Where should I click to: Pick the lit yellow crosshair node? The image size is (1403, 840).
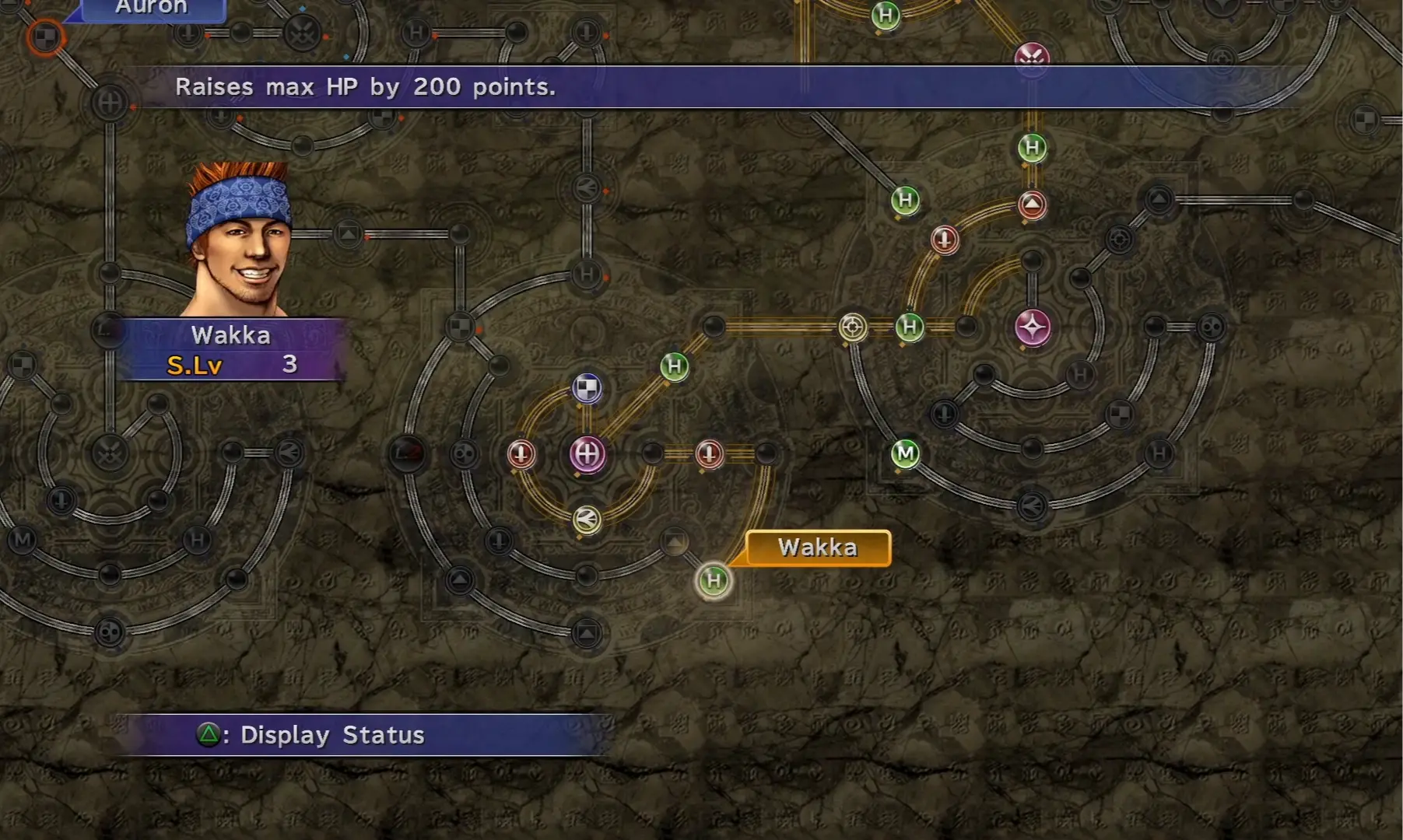point(853,327)
